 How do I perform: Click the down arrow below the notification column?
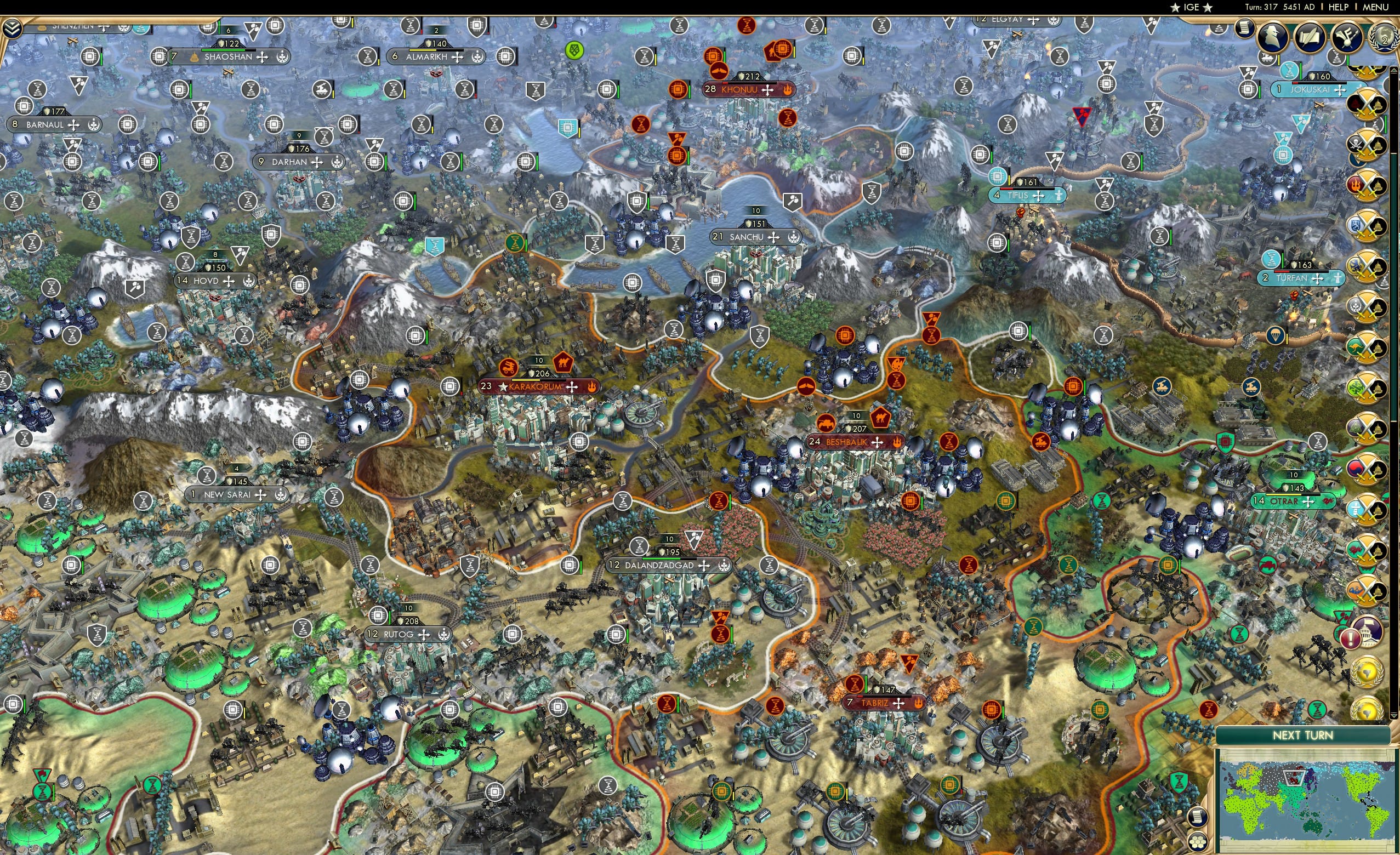pos(1395,715)
